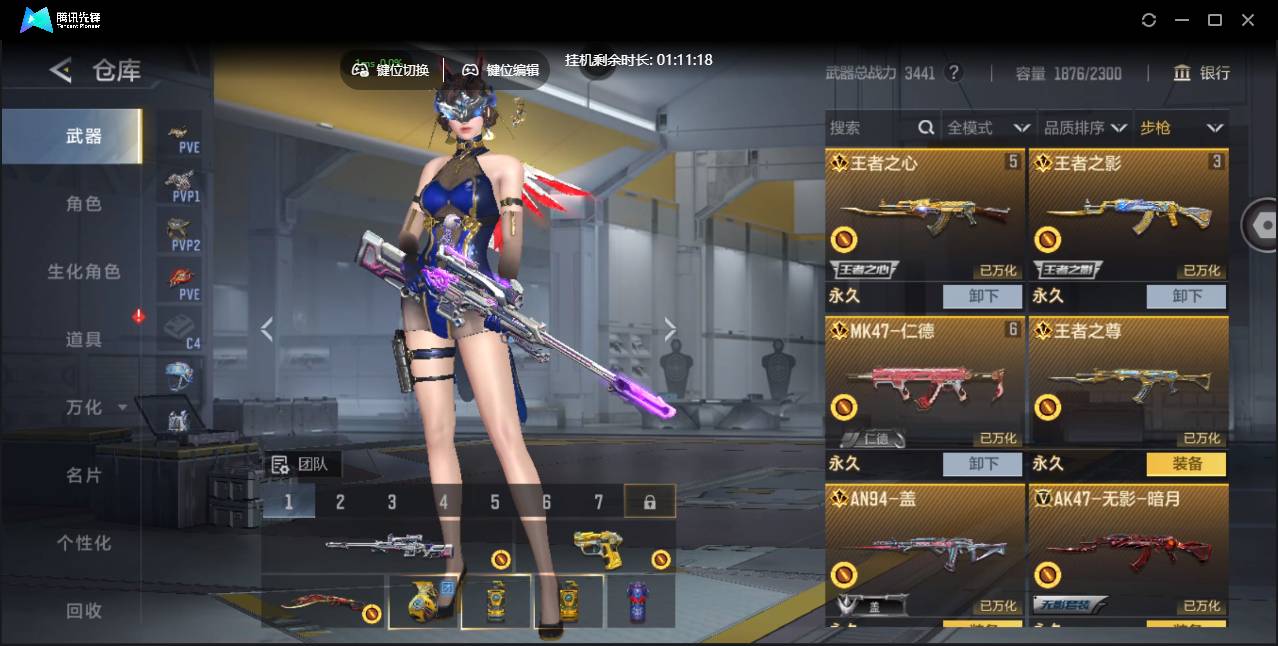
Task: Select the 道具 category
Action: (84, 340)
